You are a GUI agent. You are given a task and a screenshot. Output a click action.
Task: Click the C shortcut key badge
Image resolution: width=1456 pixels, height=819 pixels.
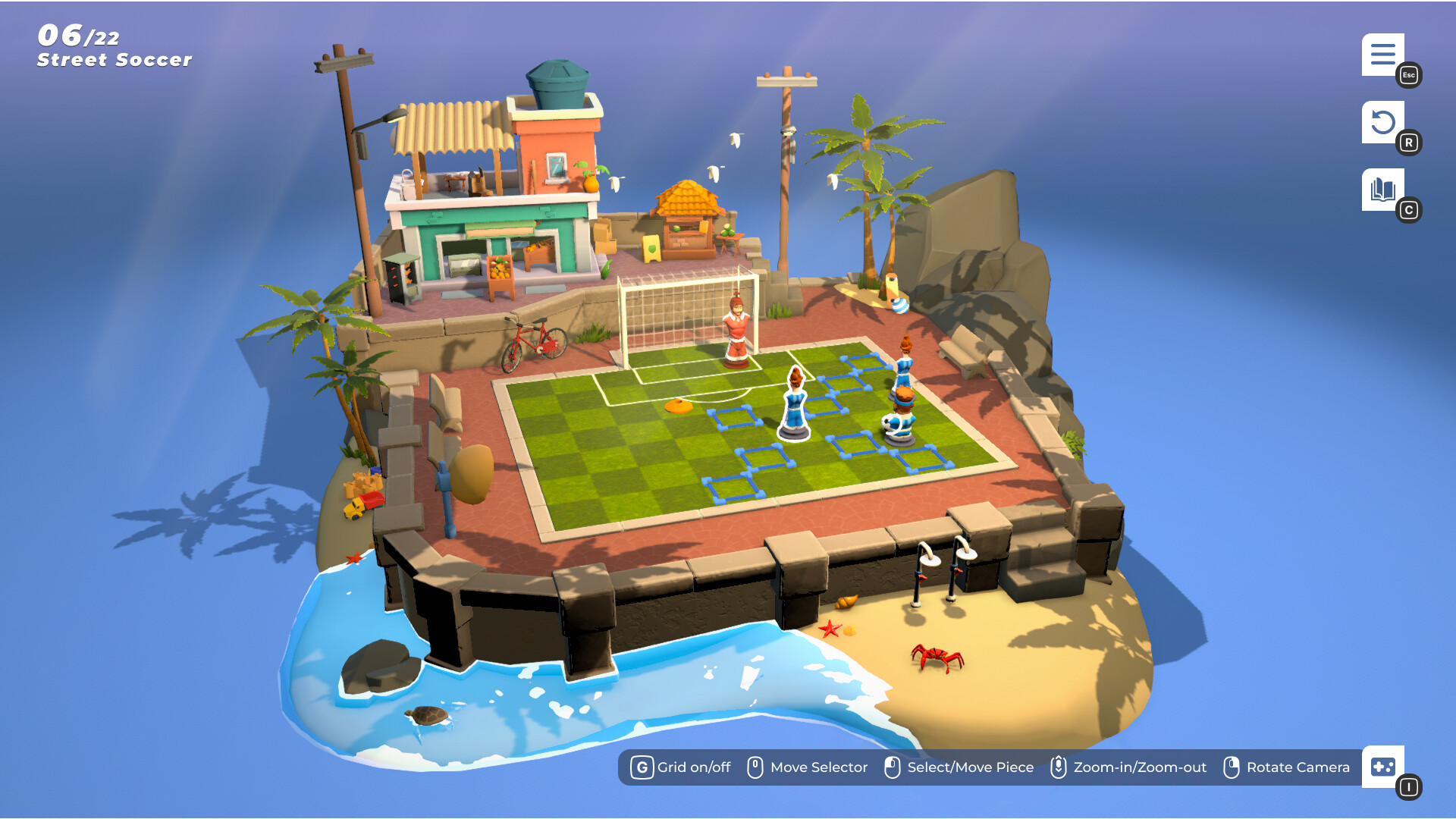[x=1410, y=211]
